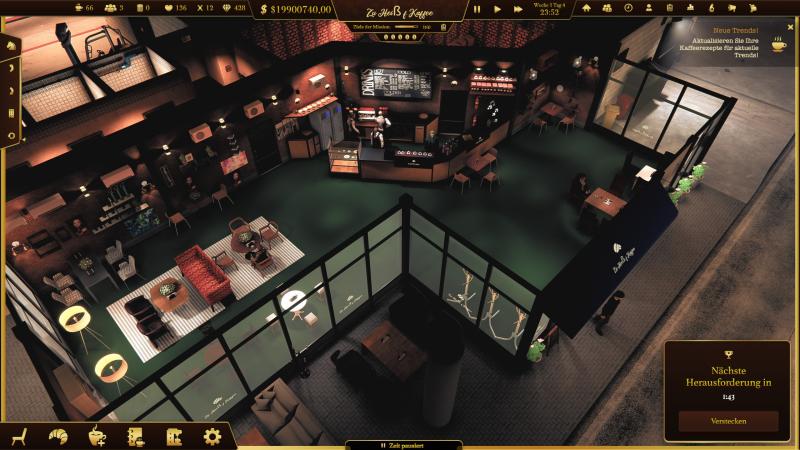
Task: Open the gear settings menu
Action: [212, 436]
